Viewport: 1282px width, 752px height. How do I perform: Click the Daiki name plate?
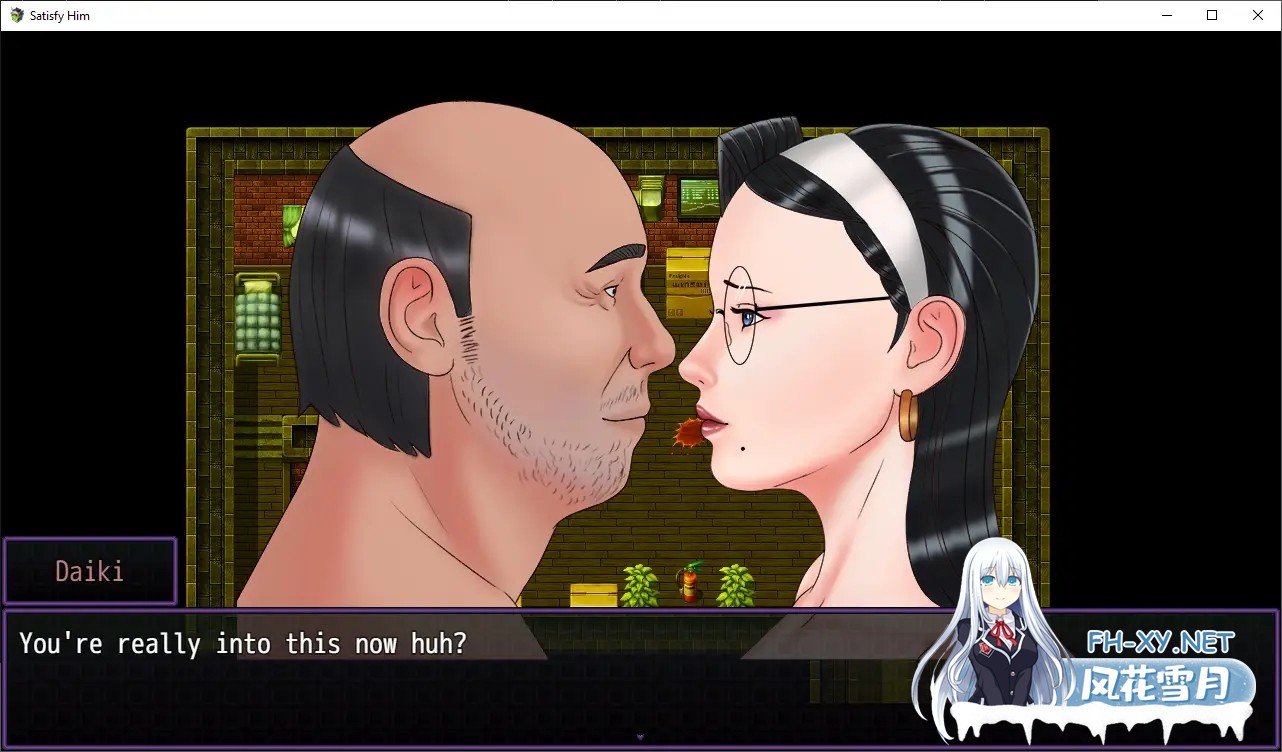tap(90, 570)
